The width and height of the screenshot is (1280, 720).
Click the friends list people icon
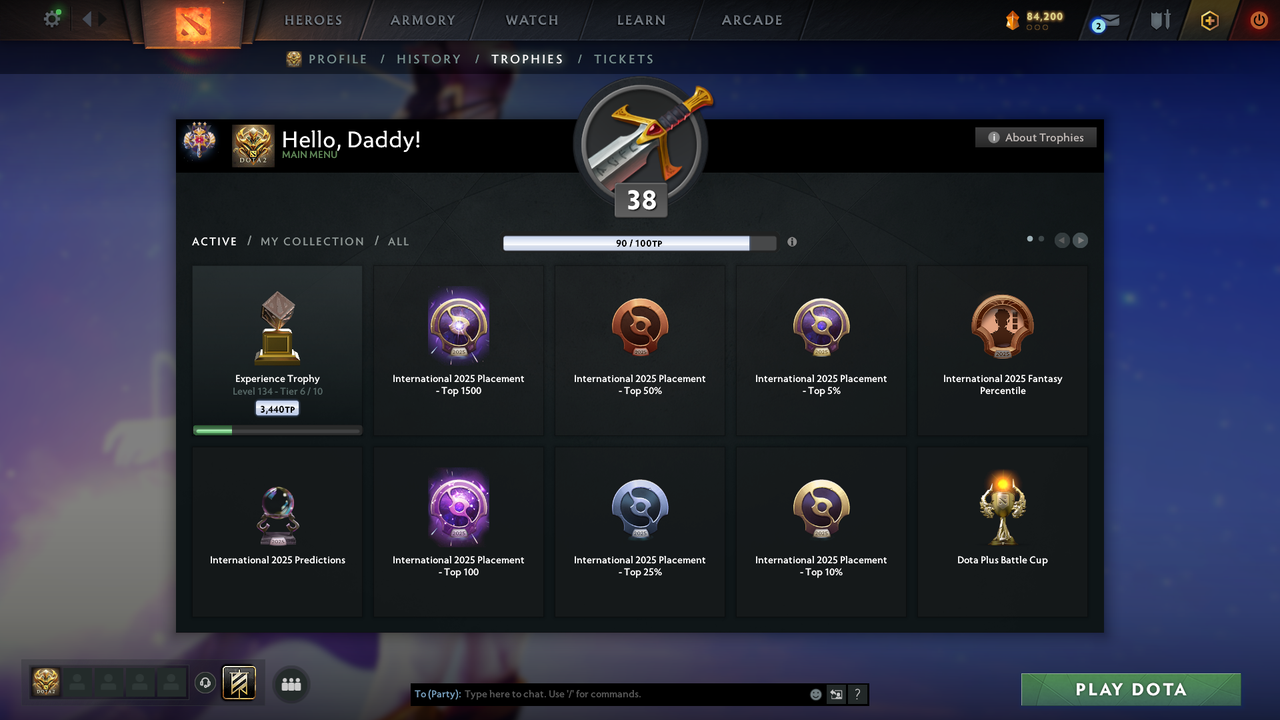(290, 684)
